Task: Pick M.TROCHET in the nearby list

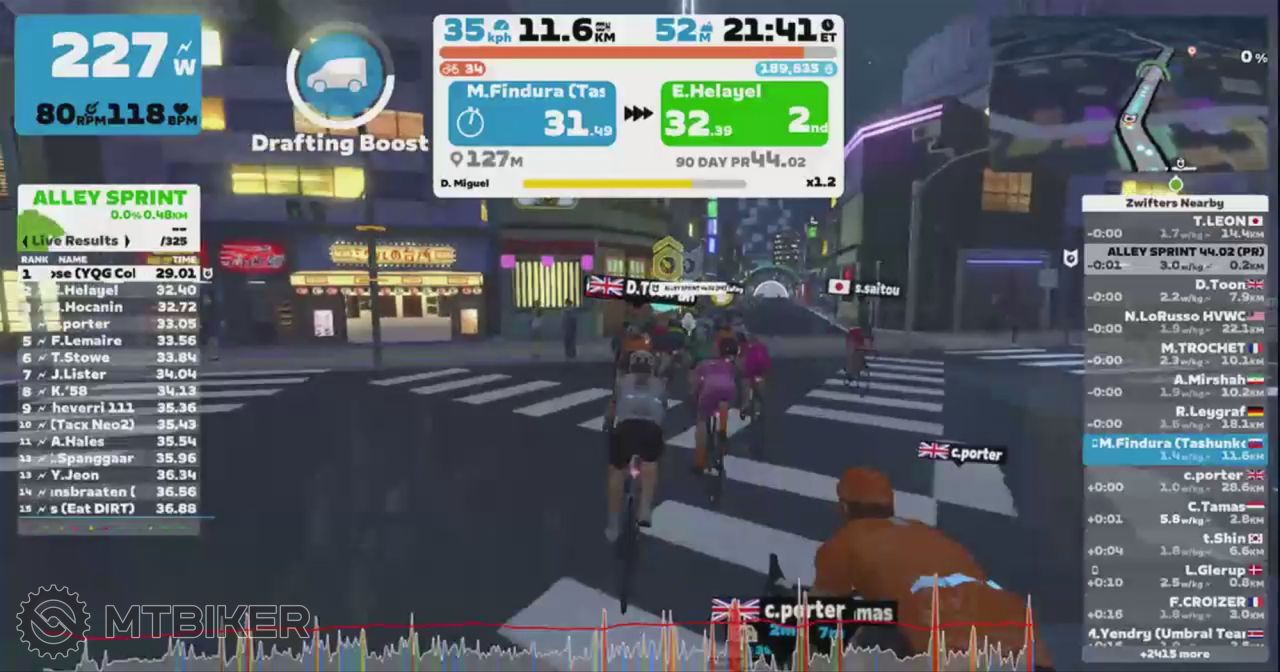Action: 1174,354
